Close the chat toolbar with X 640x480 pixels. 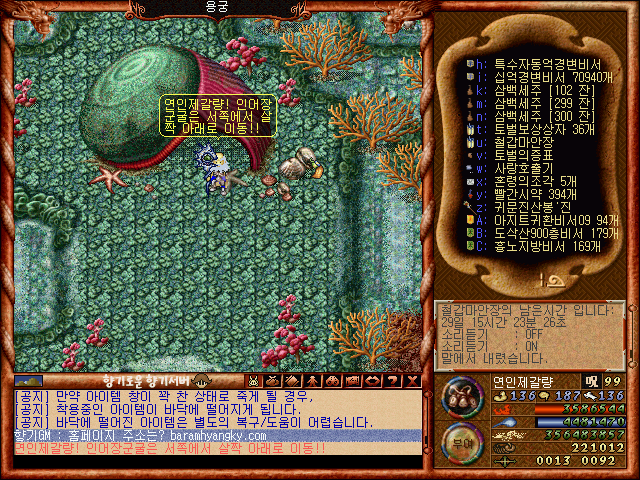point(413,381)
